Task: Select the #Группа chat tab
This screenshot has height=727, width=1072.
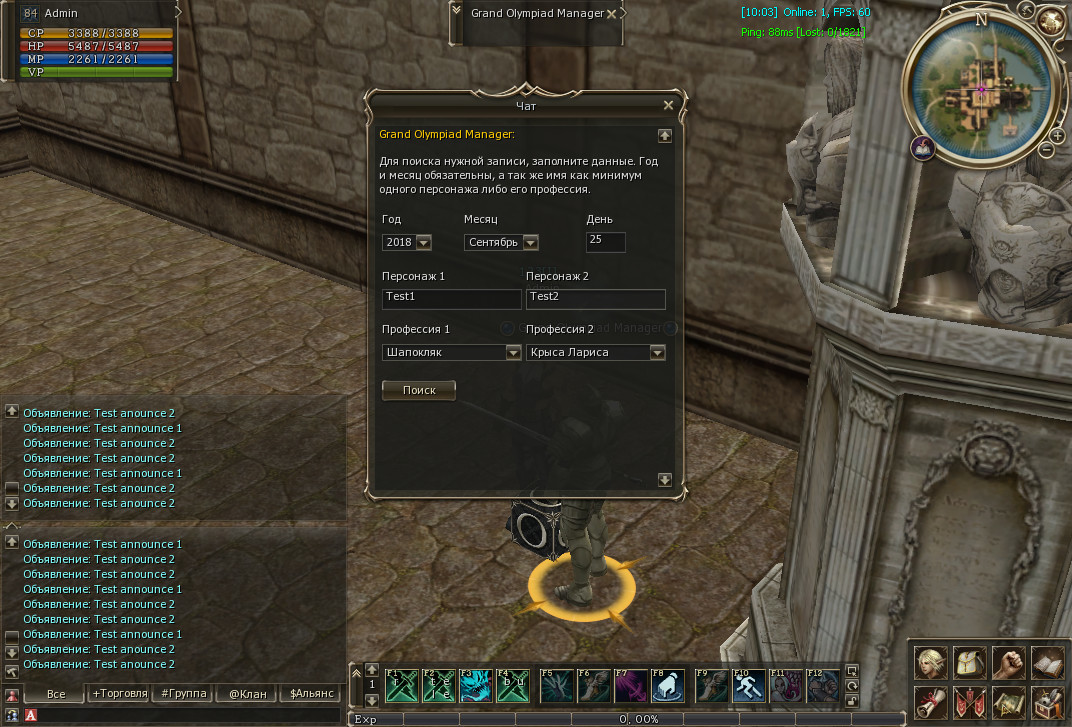Action: tap(183, 693)
